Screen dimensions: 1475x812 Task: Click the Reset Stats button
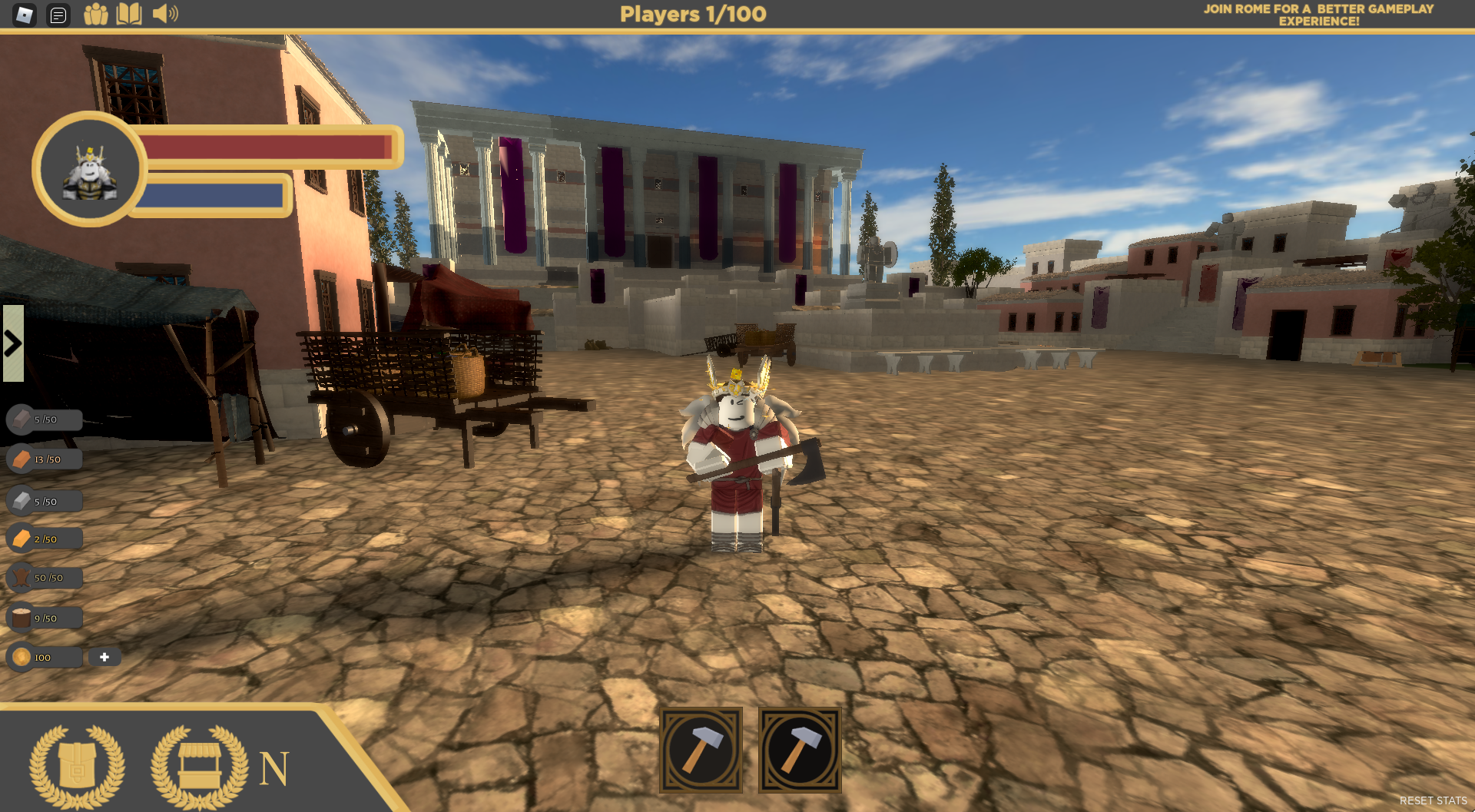click(1433, 800)
